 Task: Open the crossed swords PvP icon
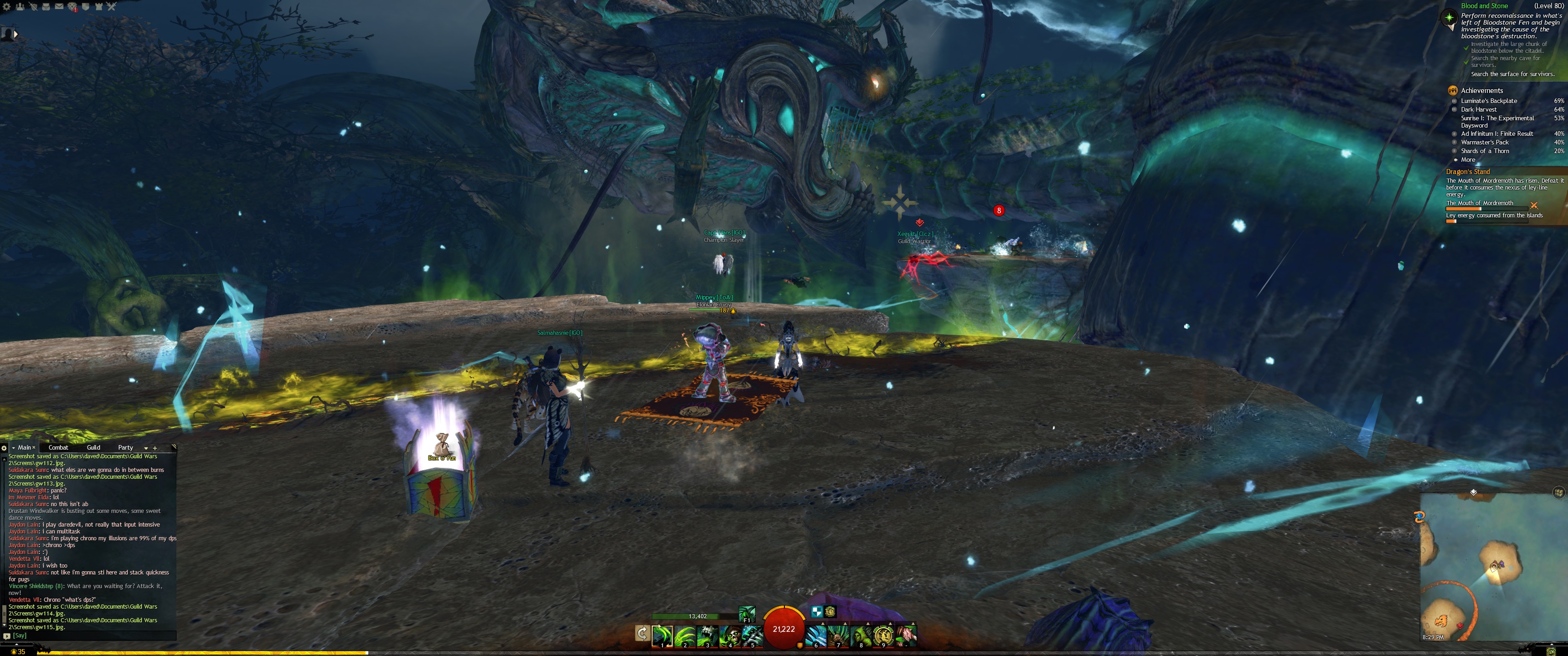(x=111, y=6)
